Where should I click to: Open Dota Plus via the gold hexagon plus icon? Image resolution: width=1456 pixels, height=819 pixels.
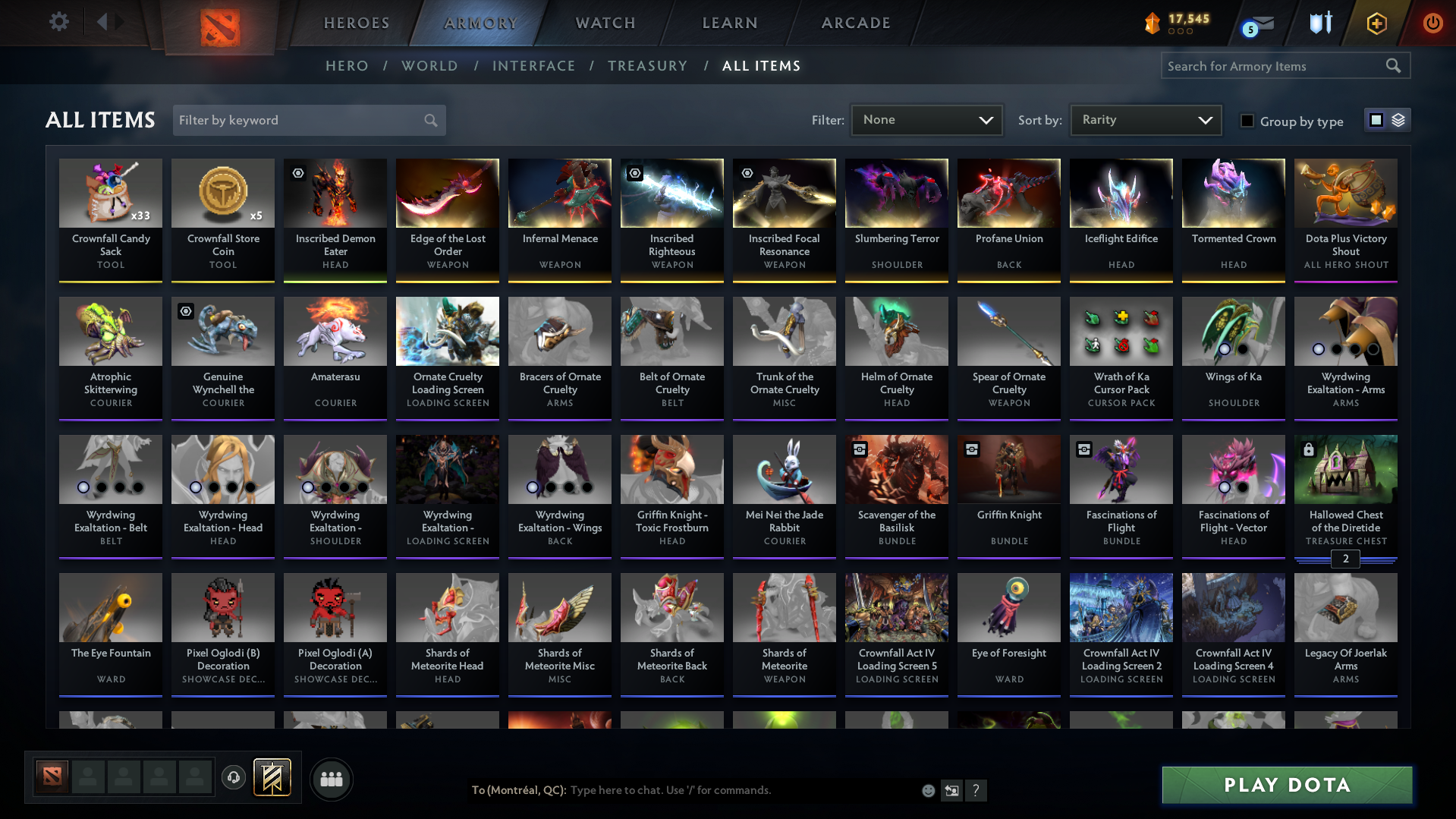tap(1376, 24)
